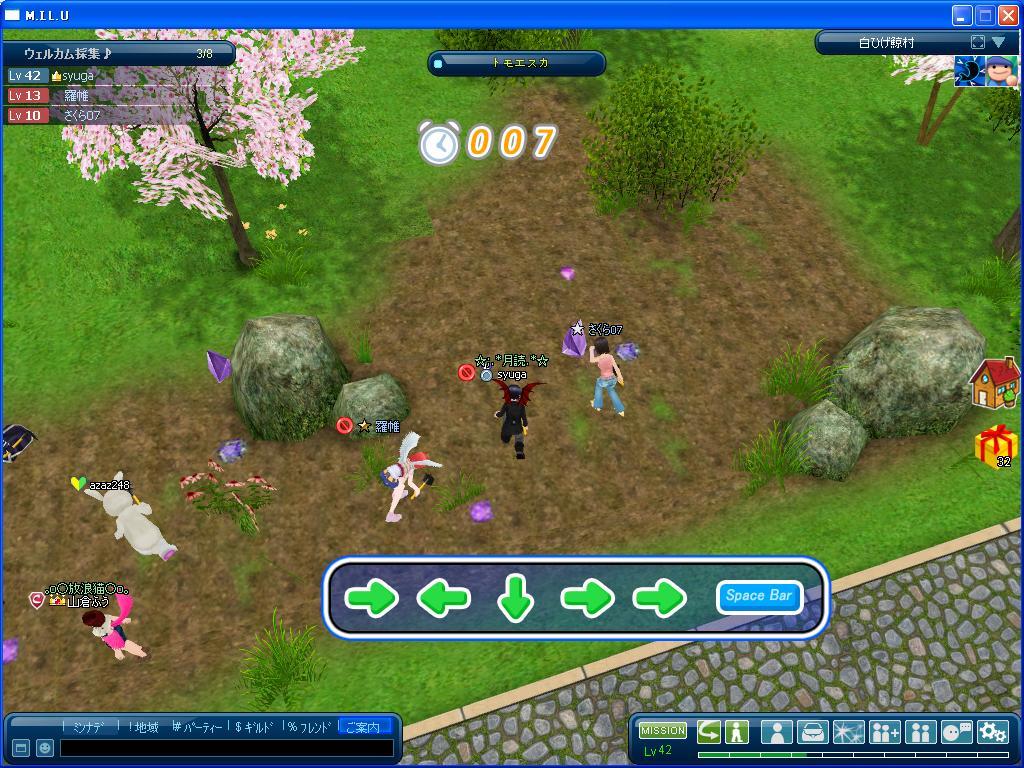Open the gear settings icon
The width and height of the screenshot is (1024, 768).
tap(992, 732)
